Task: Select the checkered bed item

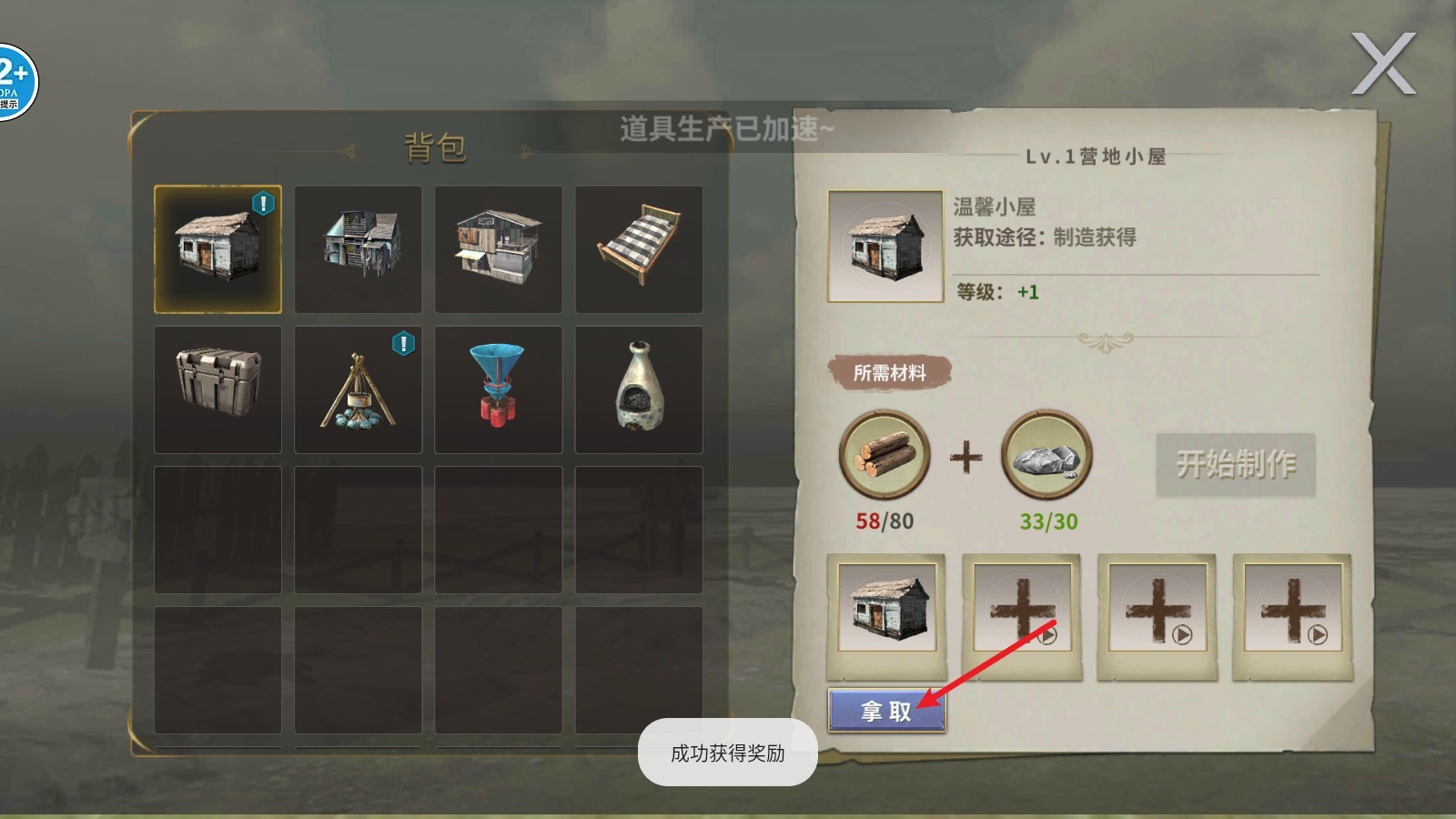Action: pos(639,248)
